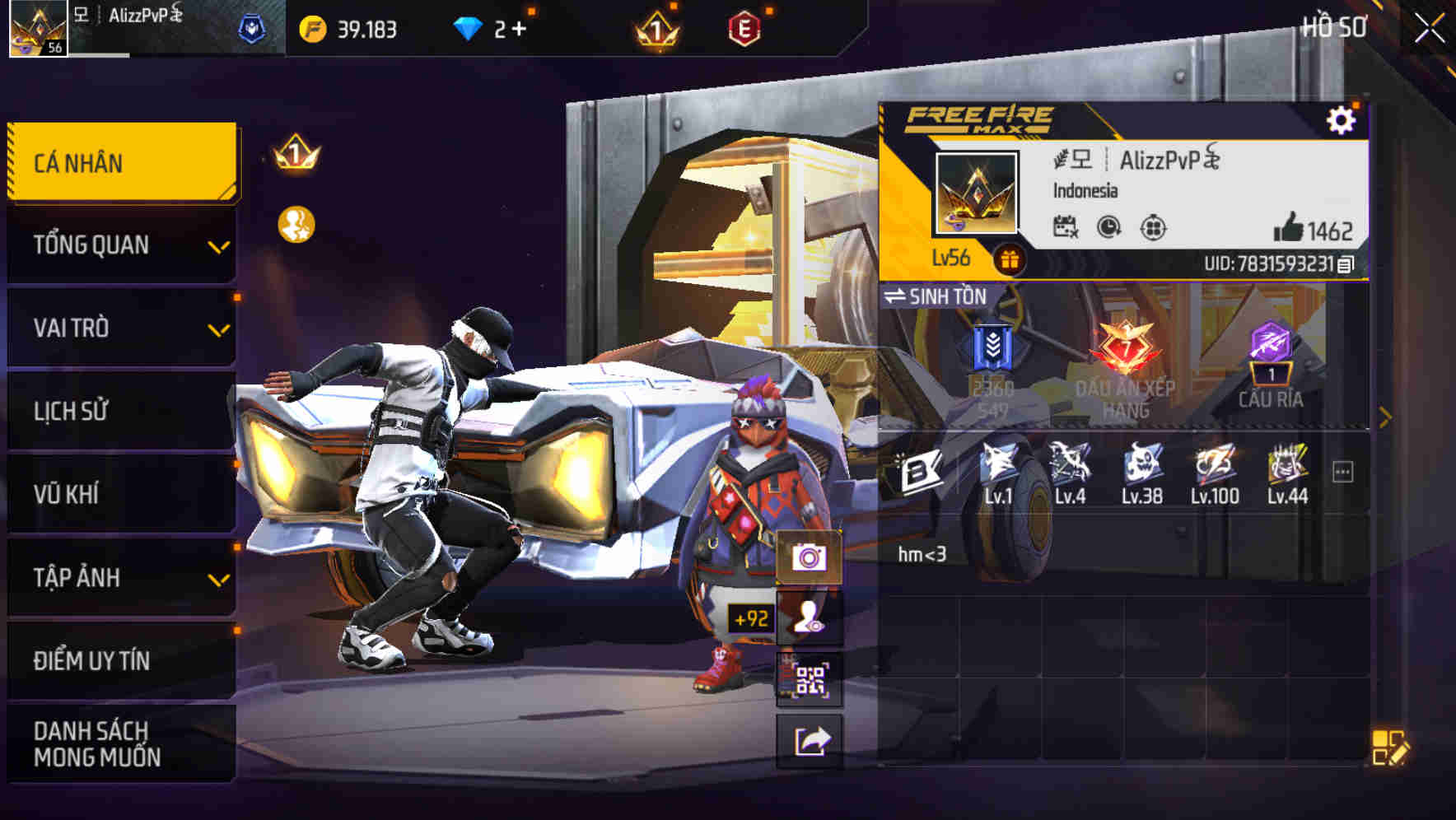The image size is (1456, 820).
Task: Click the thumbs-up likes button showing 1462
Action: click(x=1292, y=227)
